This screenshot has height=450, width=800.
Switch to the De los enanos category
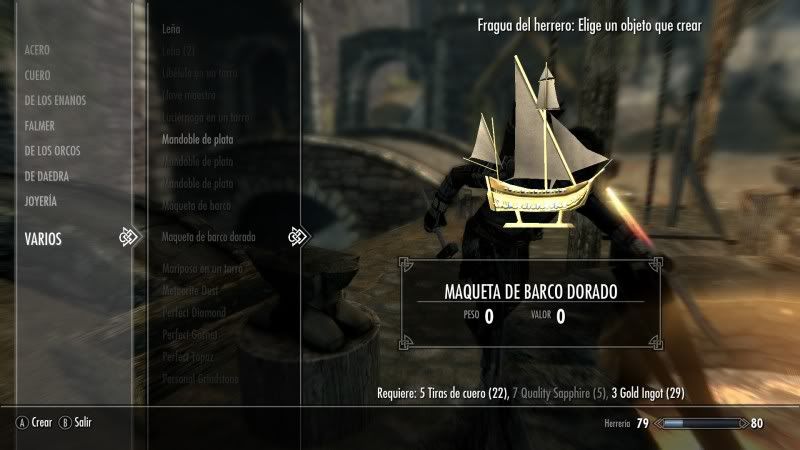[55, 100]
